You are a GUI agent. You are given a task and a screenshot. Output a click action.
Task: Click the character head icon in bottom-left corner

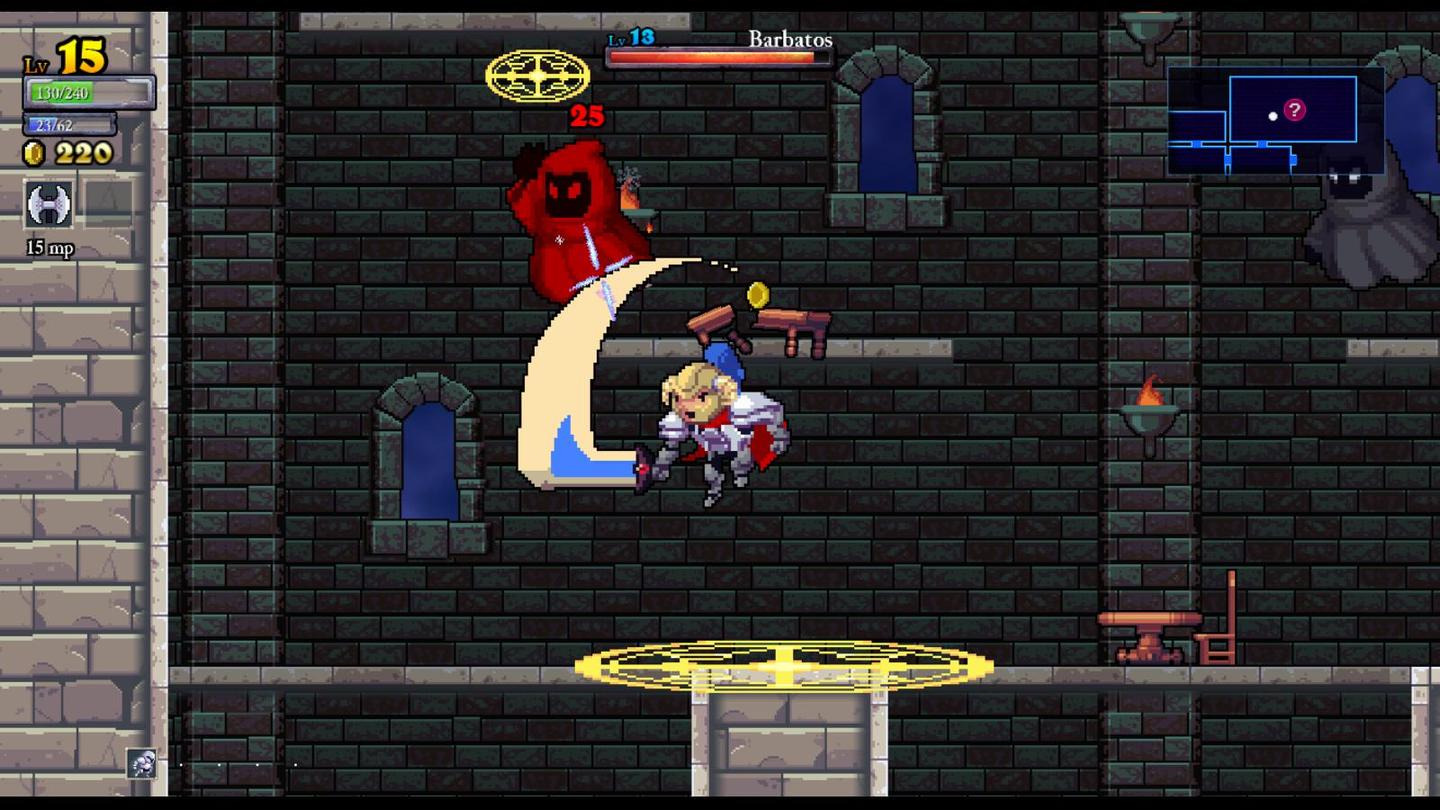(143, 766)
